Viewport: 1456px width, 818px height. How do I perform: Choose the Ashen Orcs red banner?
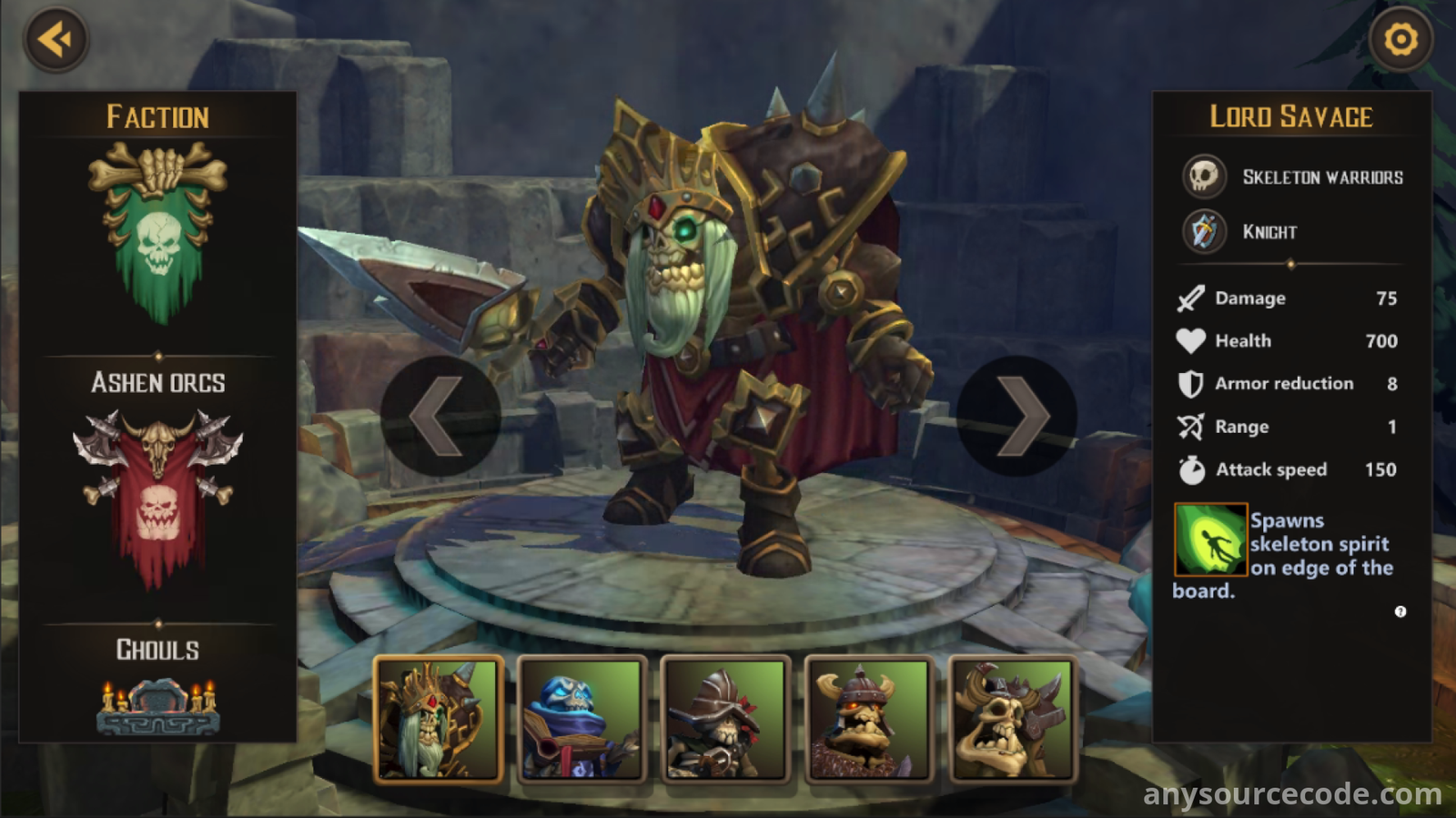click(x=157, y=496)
